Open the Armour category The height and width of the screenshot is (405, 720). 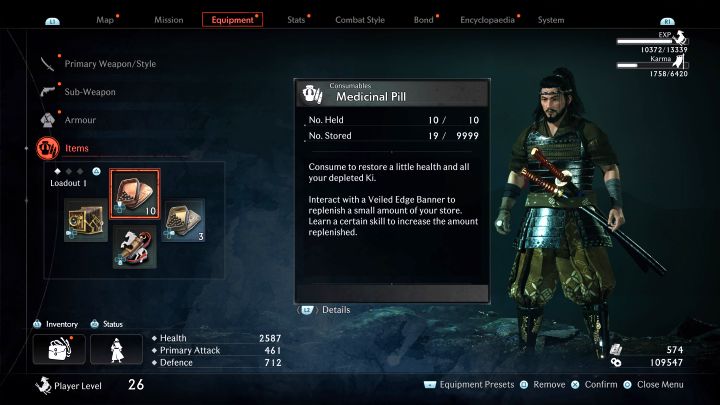click(x=80, y=120)
